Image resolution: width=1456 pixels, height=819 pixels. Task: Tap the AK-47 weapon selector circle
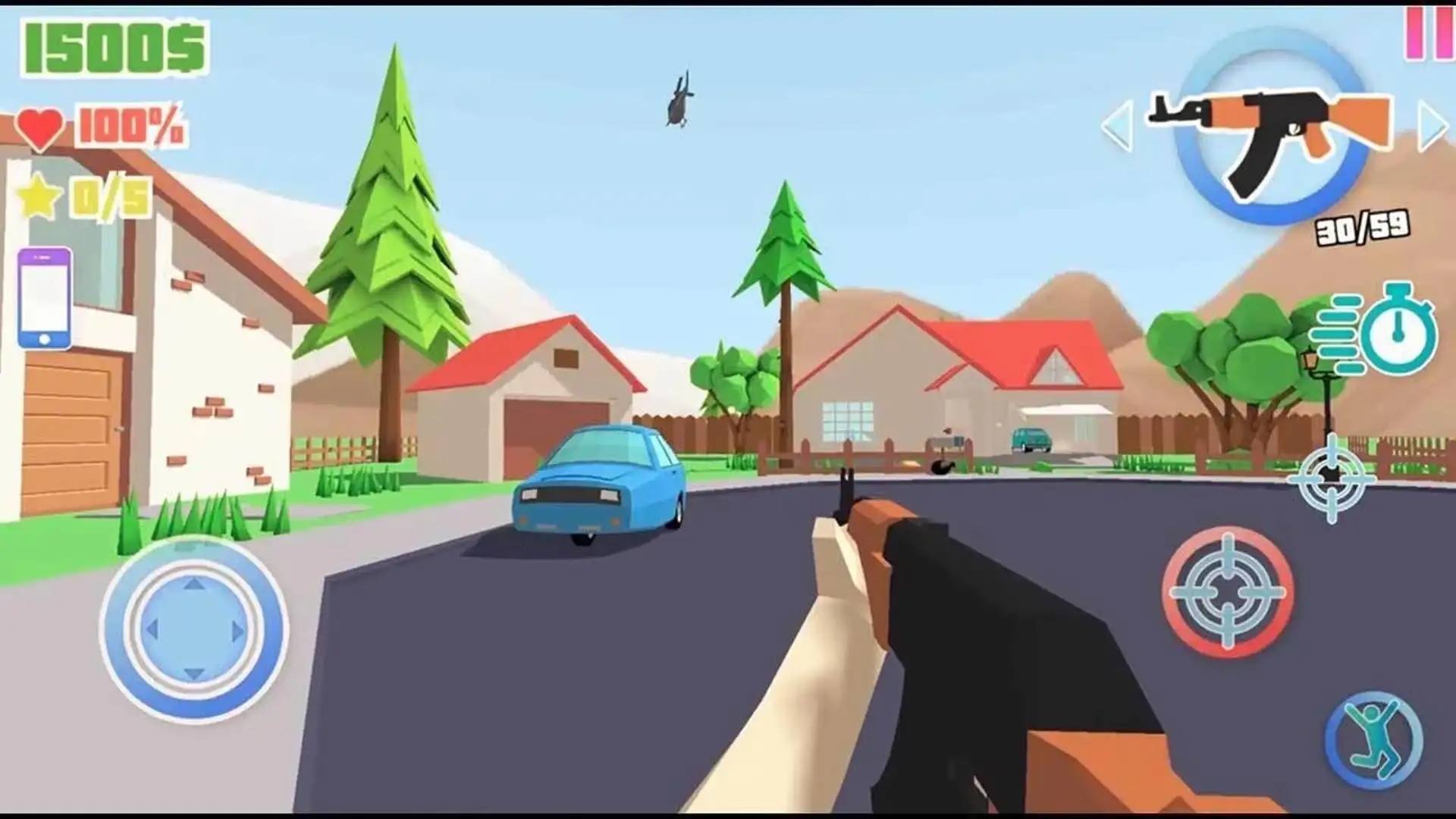click(x=1272, y=129)
